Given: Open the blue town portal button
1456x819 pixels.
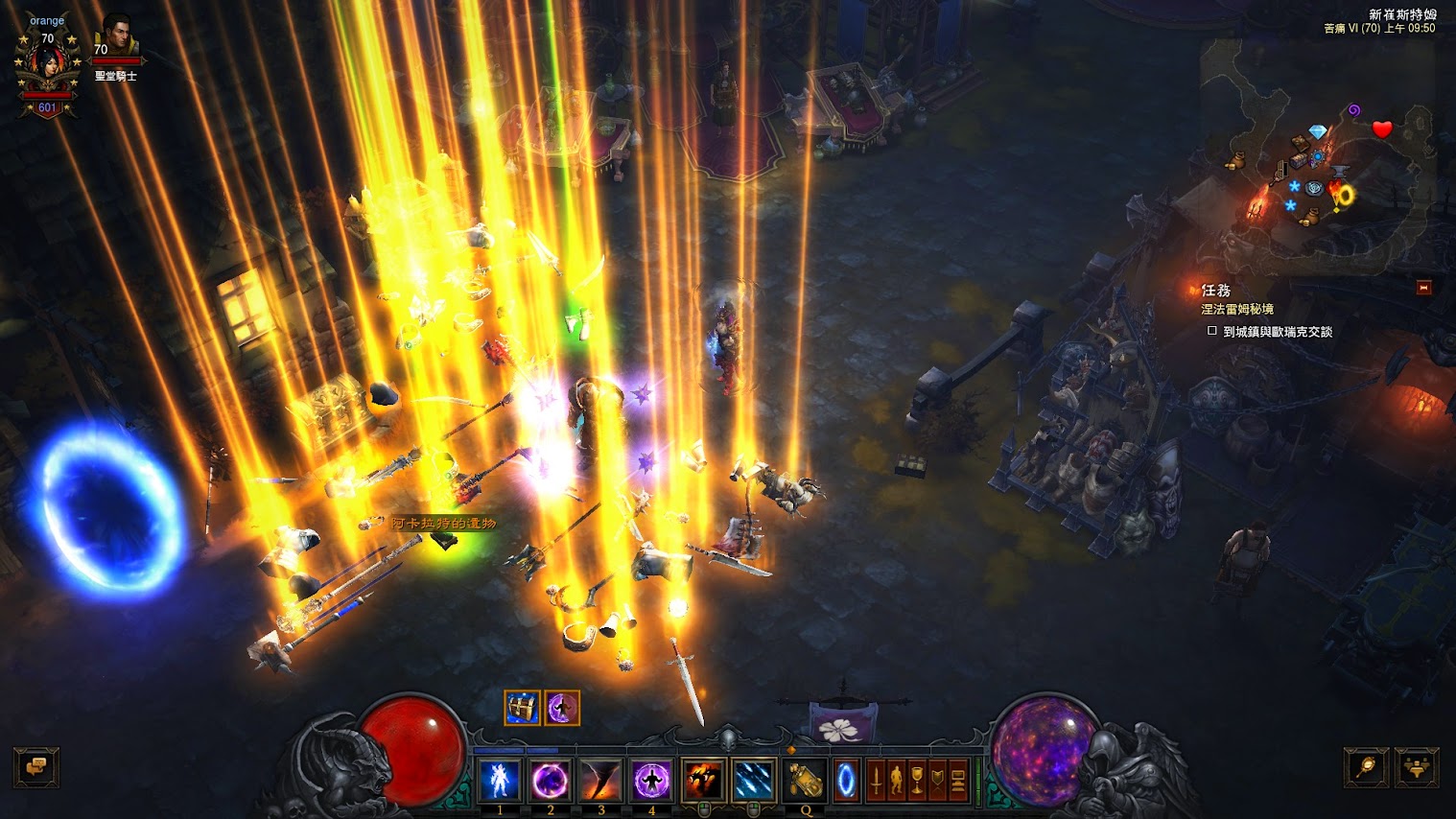Looking at the screenshot, I should pyautogui.click(x=846, y=780).
